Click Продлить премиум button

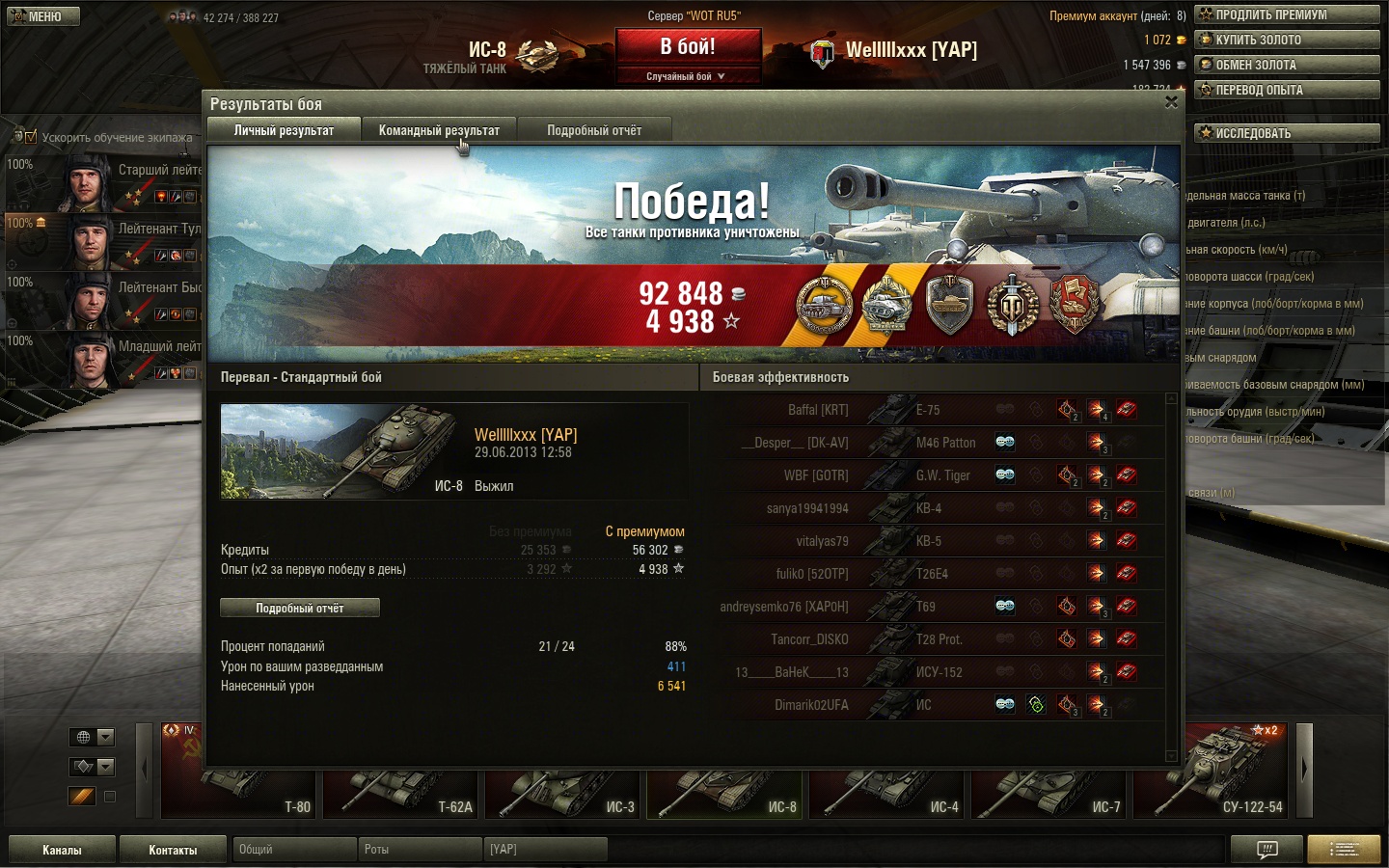pos(1287,14)
